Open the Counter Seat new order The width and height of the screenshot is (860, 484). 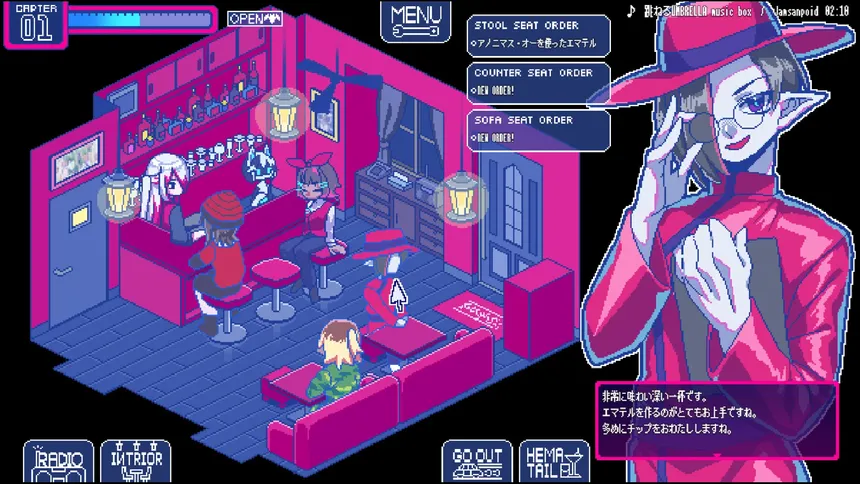click(x=538, y=82)
